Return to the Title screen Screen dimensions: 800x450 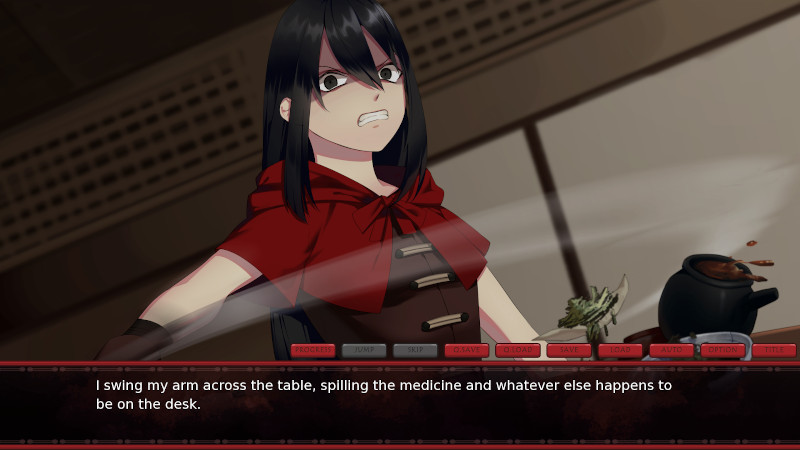[x=774, y=350]
